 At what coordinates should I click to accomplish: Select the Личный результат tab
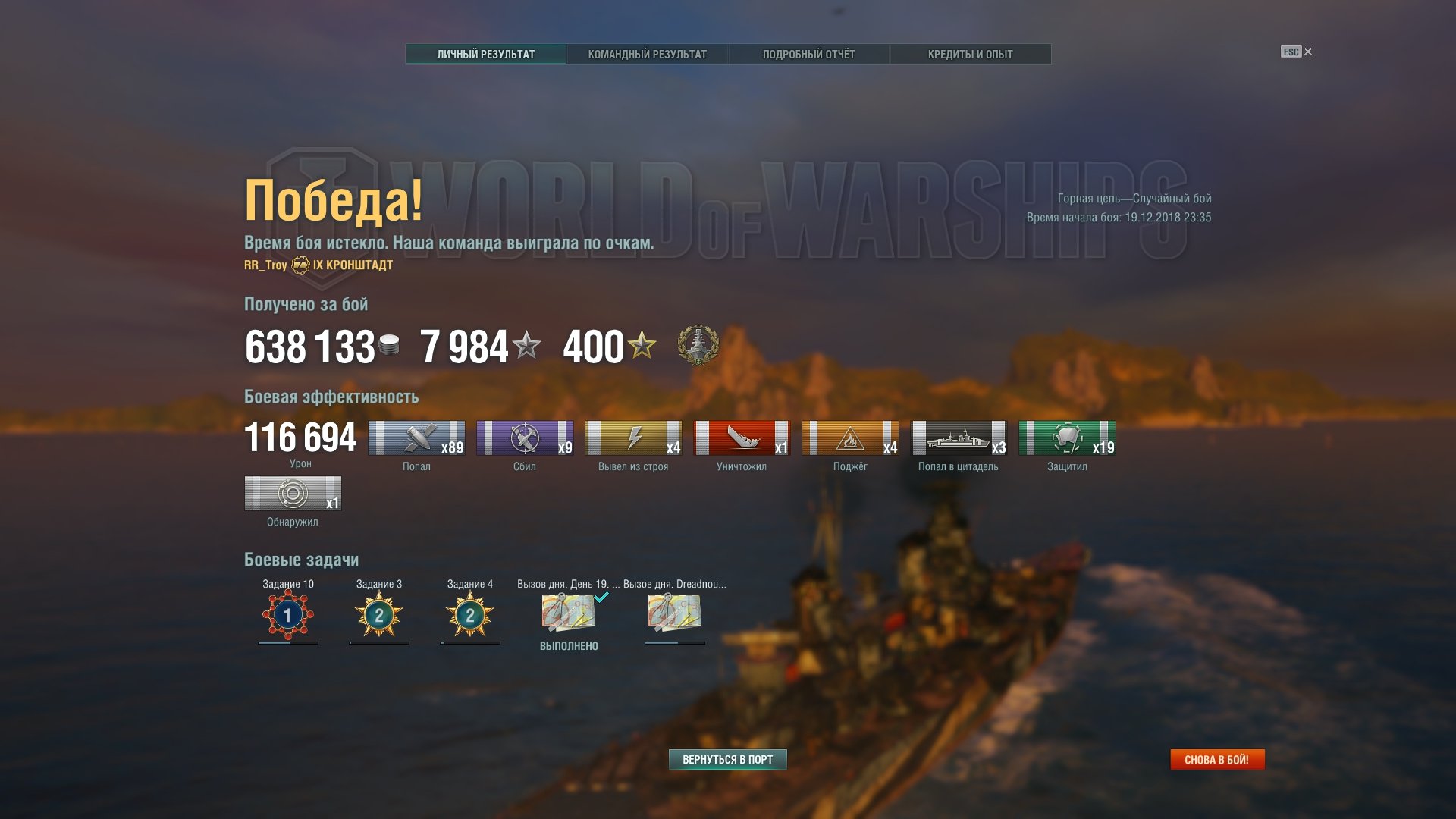[x=485, y=55]
